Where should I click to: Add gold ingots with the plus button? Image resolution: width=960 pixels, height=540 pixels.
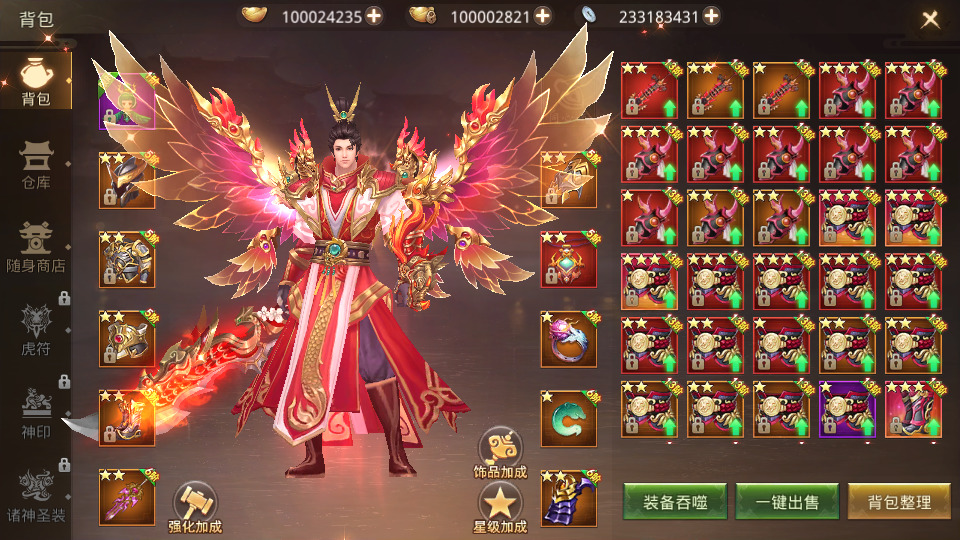click(373, 16)
